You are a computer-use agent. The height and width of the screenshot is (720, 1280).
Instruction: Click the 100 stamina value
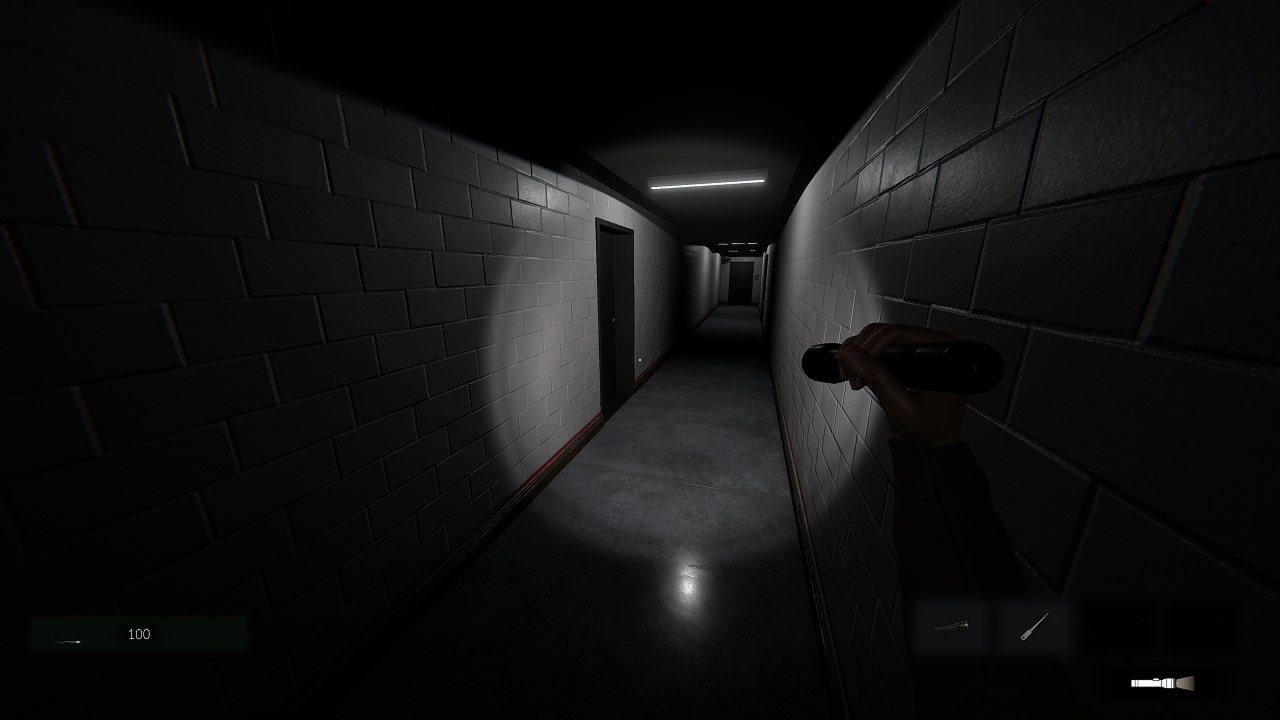tap(139, 633)
